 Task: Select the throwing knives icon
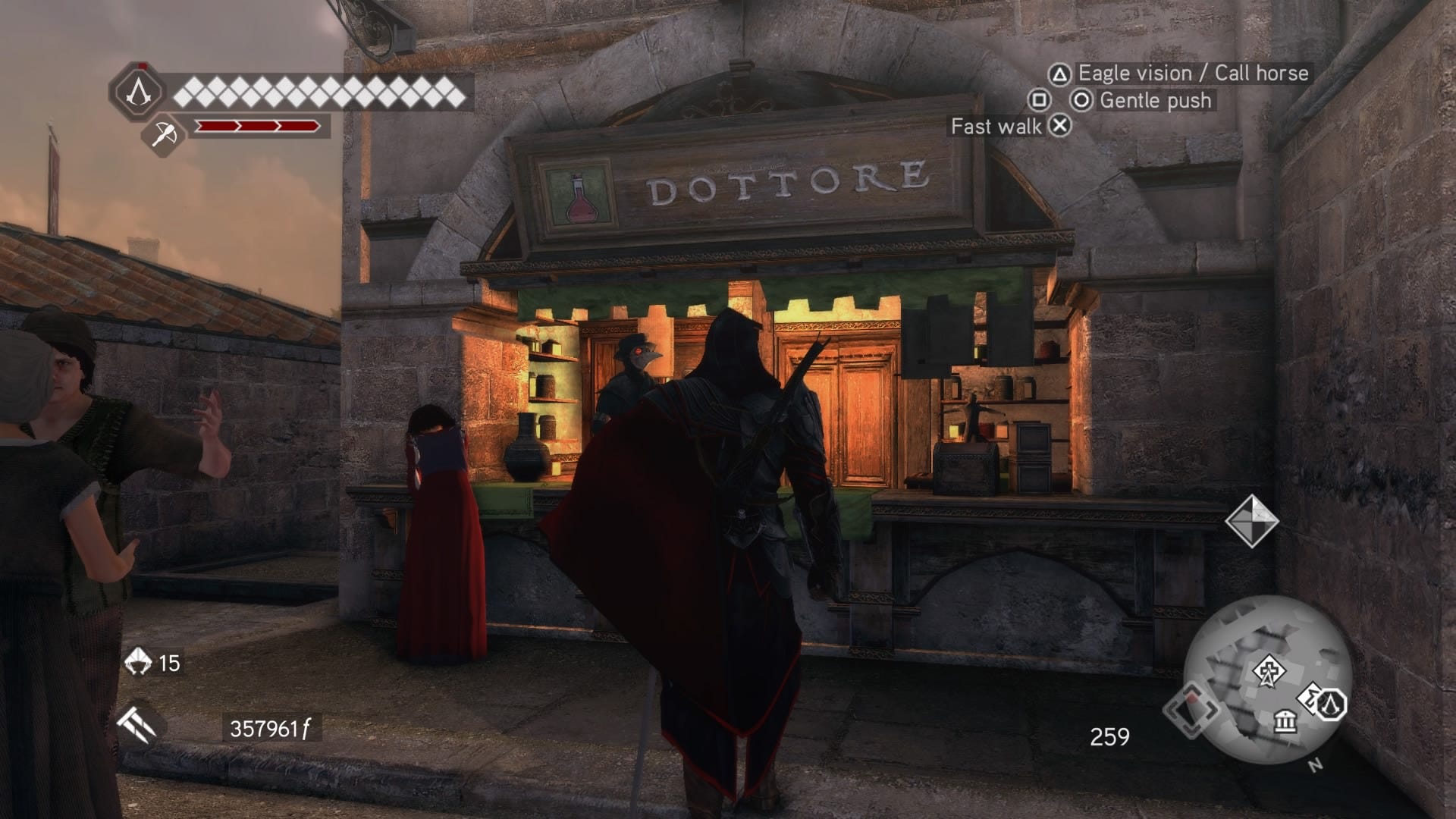point(136,724)
